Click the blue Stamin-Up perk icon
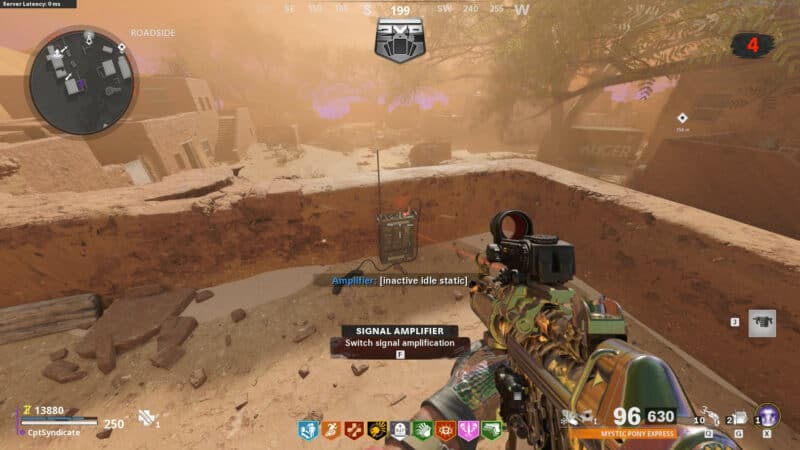The height and width of the screenshot is (450, 800). (x=308, y=430)
